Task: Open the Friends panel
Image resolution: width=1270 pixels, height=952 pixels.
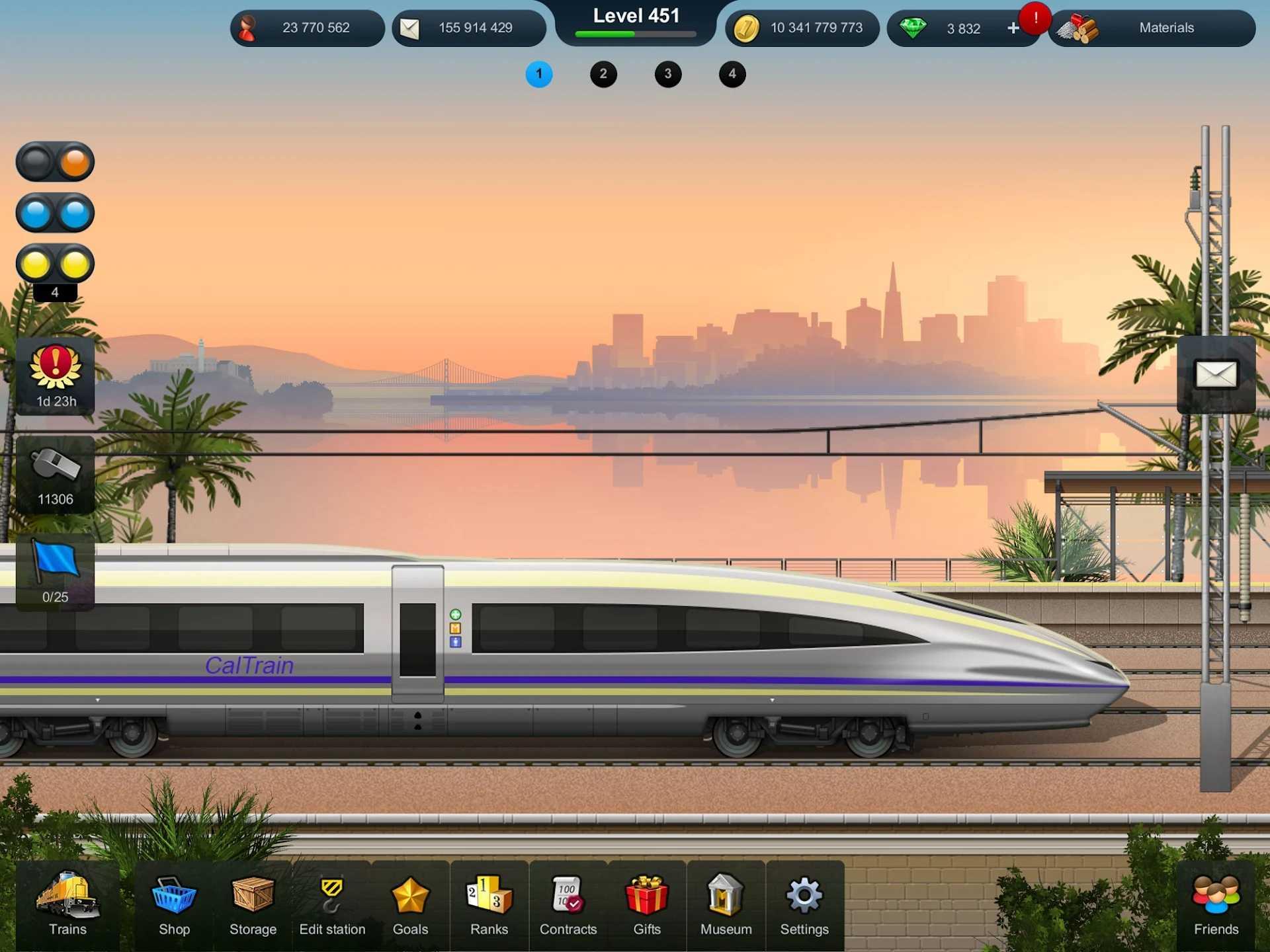Action: tap(1216, 906)
